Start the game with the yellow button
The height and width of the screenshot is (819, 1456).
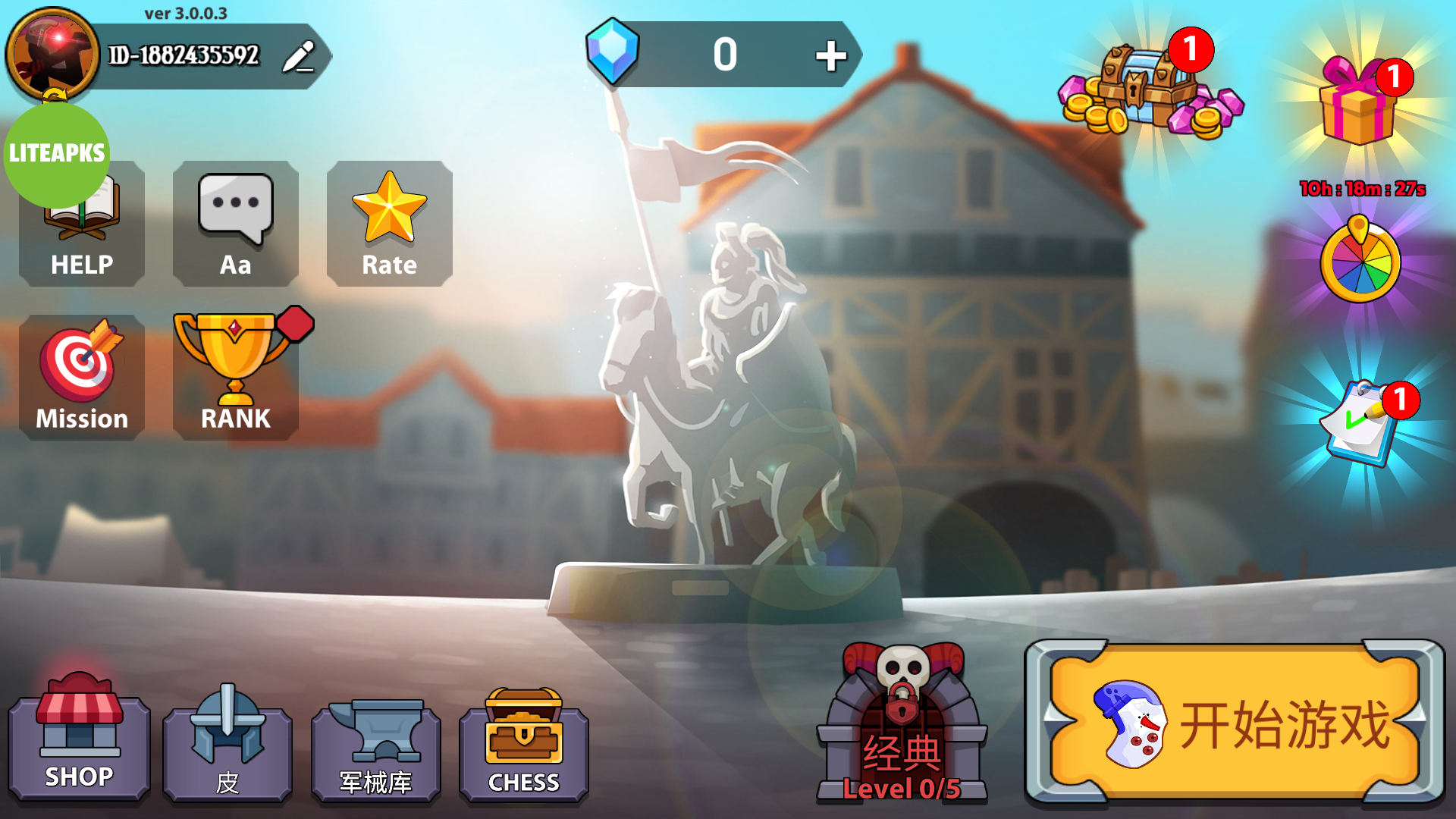pyautogui.click(x=1235, y=723)
